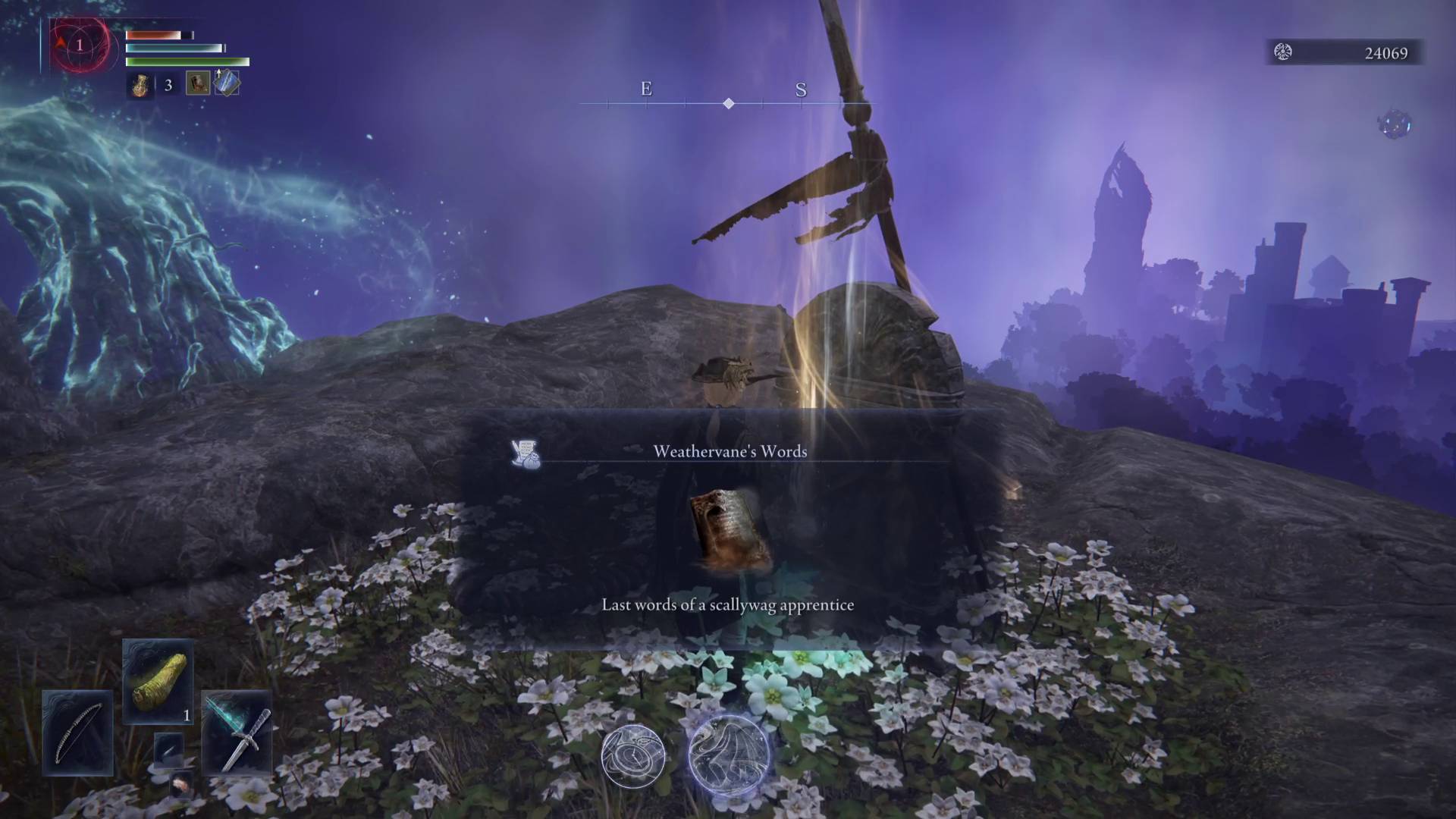Activate the larger glowing ultimate art orb

click(x=729, y=755)
